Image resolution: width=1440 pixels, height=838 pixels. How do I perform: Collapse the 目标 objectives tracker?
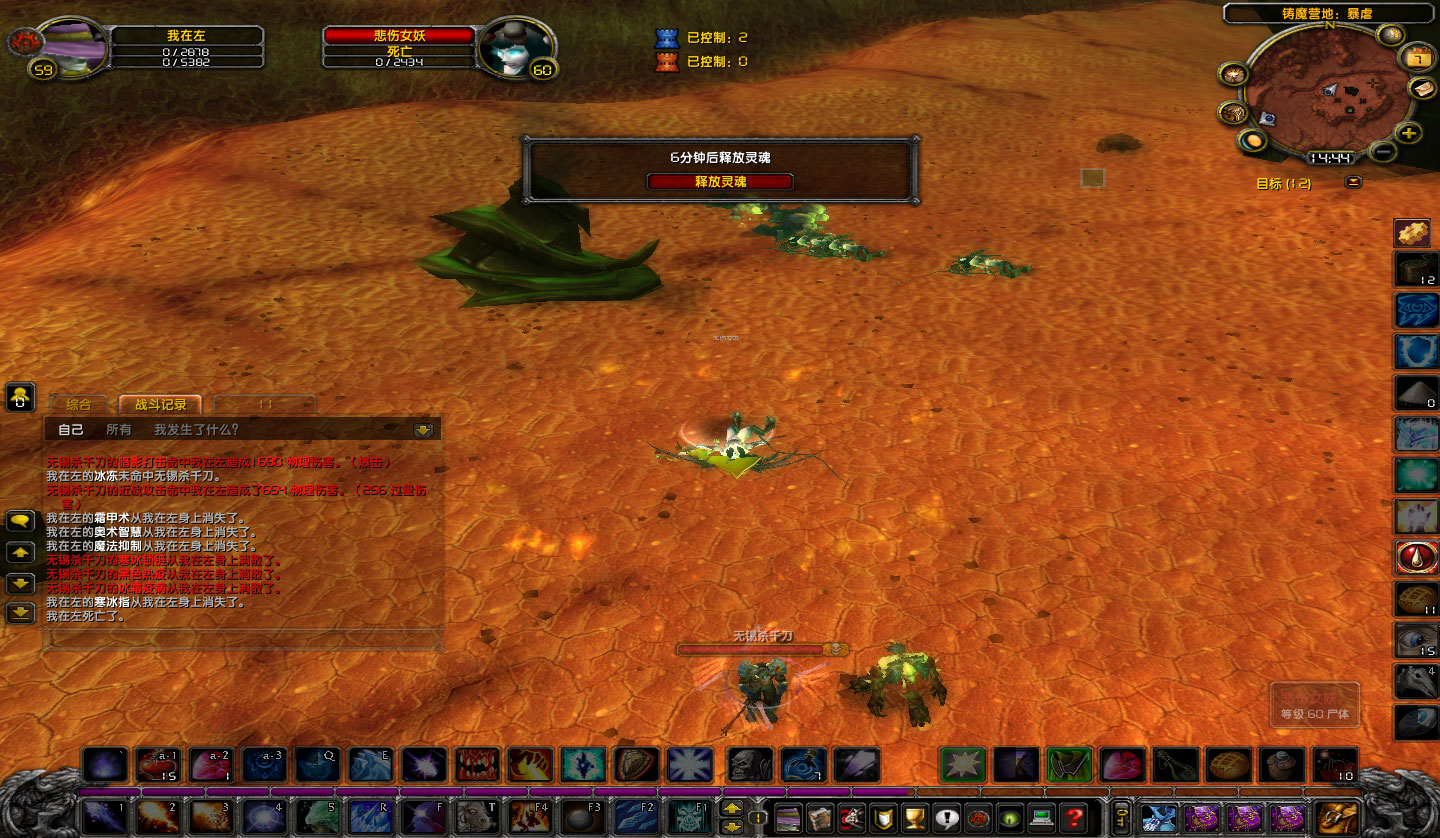click(1354, 183)
